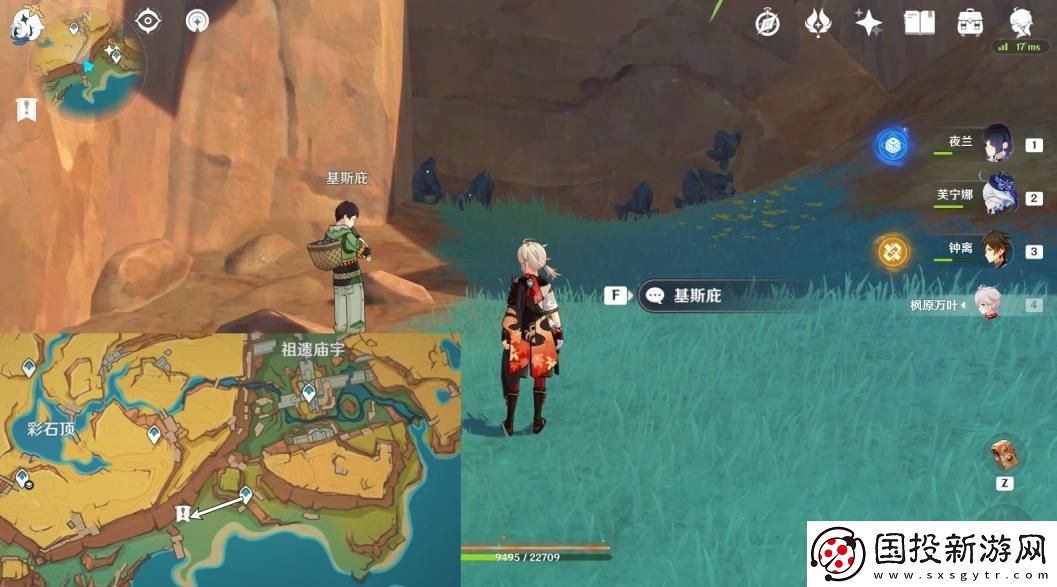Open the character profile screen

pos(1021,22)
